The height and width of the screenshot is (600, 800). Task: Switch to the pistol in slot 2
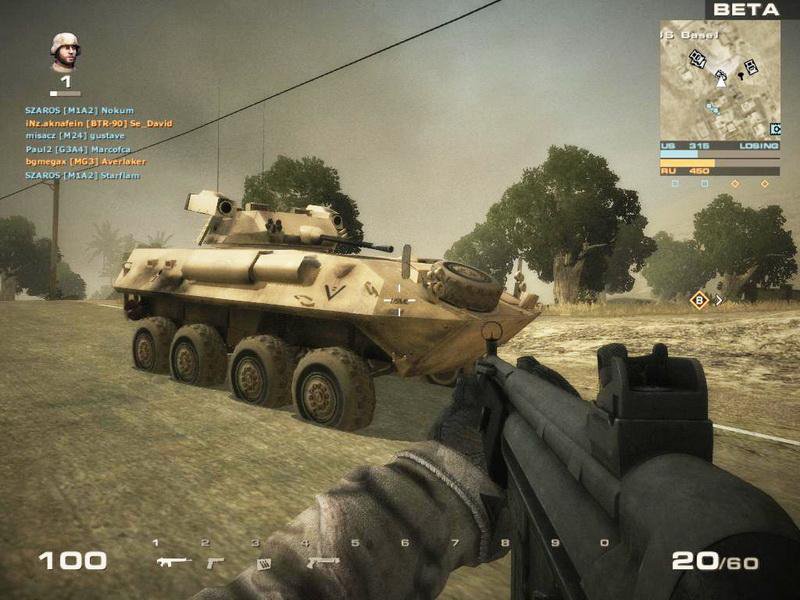coord(215,563)
